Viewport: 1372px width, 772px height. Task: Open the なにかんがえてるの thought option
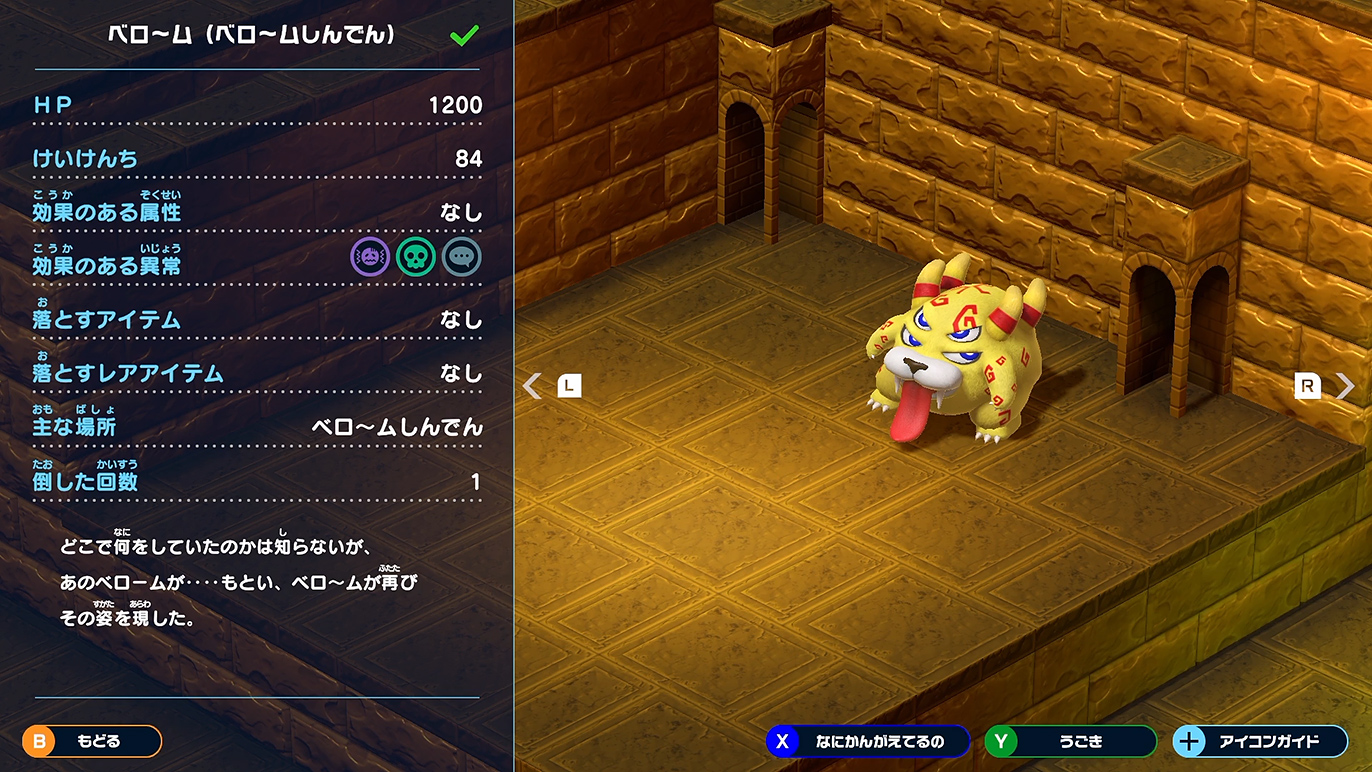pos(868,741)
